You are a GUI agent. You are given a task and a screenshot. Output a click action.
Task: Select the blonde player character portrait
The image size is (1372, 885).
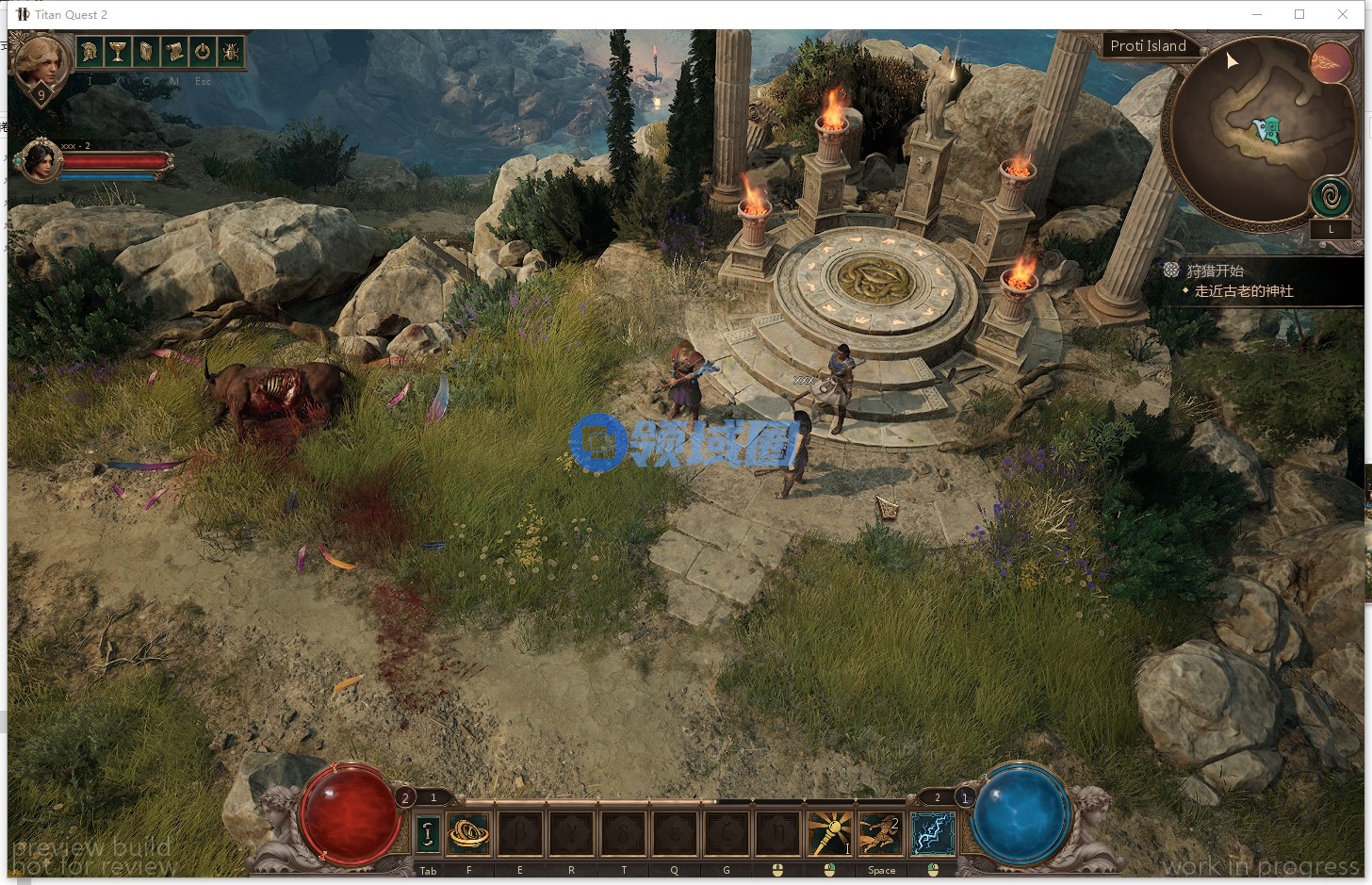(41, 62)
